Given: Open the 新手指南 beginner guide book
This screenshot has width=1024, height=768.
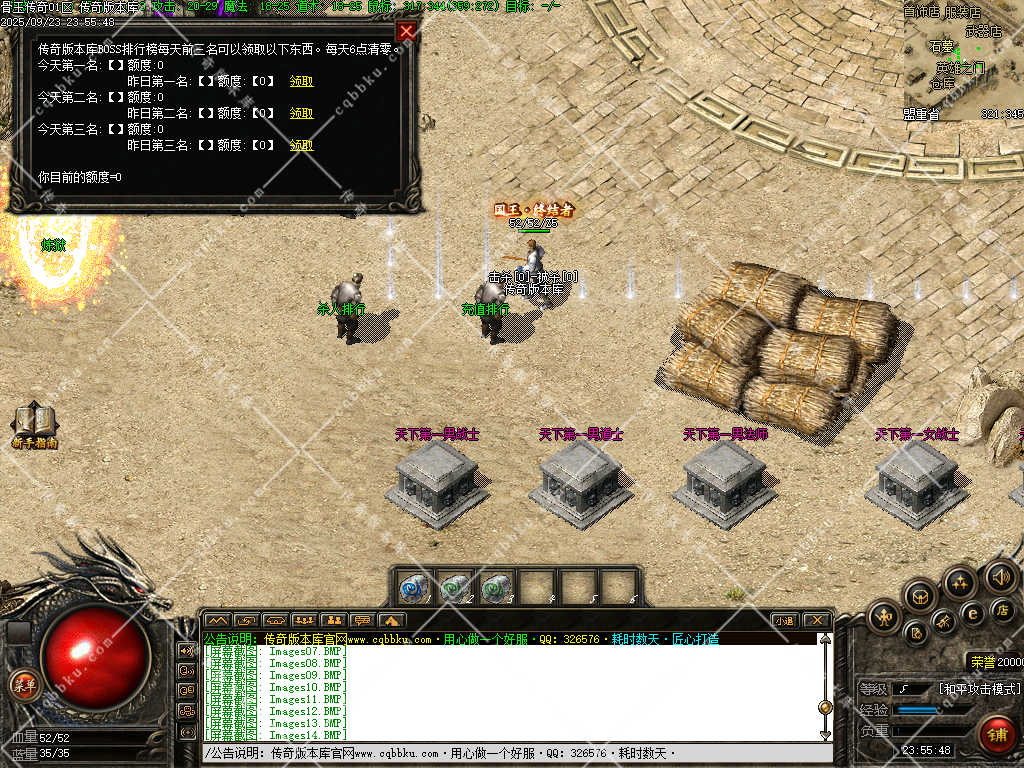Looking at the screenshot, I should tap(34, 425).
